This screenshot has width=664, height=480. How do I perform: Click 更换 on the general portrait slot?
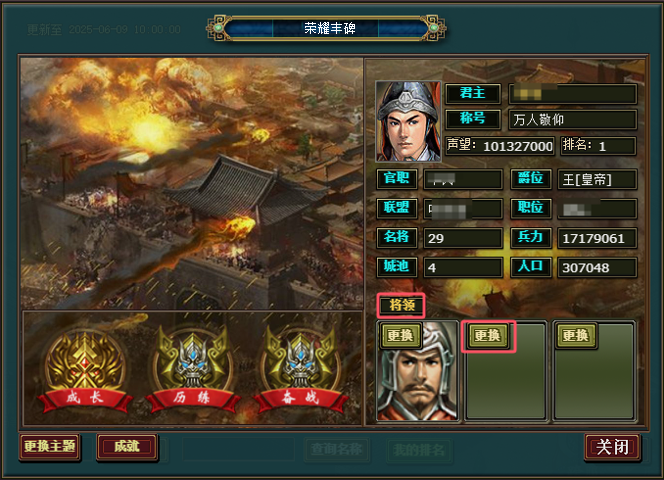399,336
